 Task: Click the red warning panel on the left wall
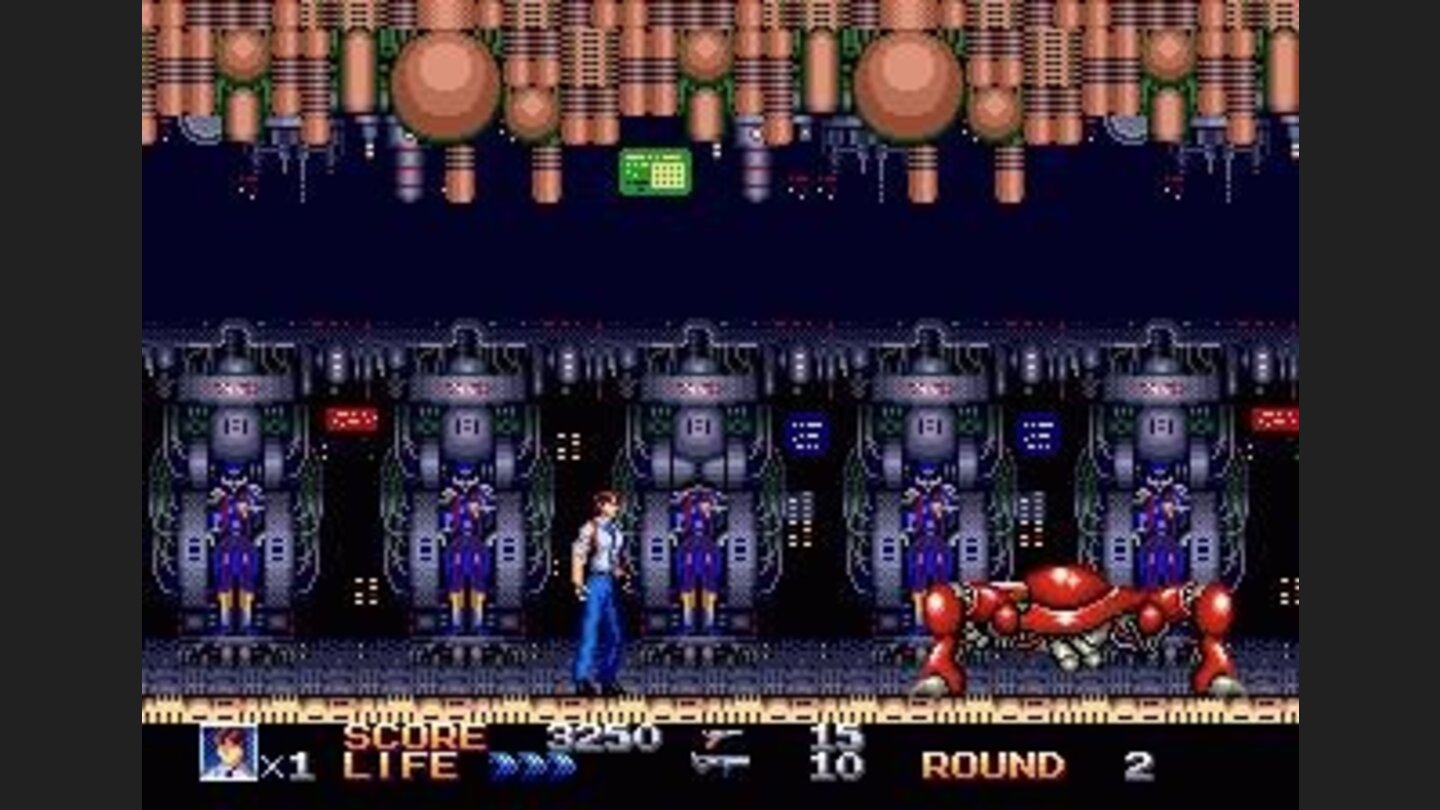(x=352, y=421)
